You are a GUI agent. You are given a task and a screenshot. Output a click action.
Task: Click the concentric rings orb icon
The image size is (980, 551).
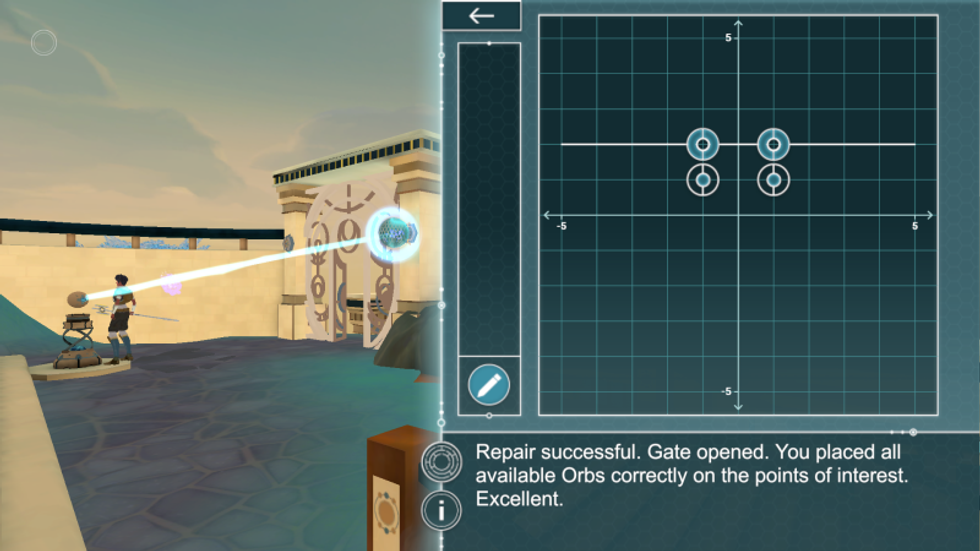pos(440,462)
